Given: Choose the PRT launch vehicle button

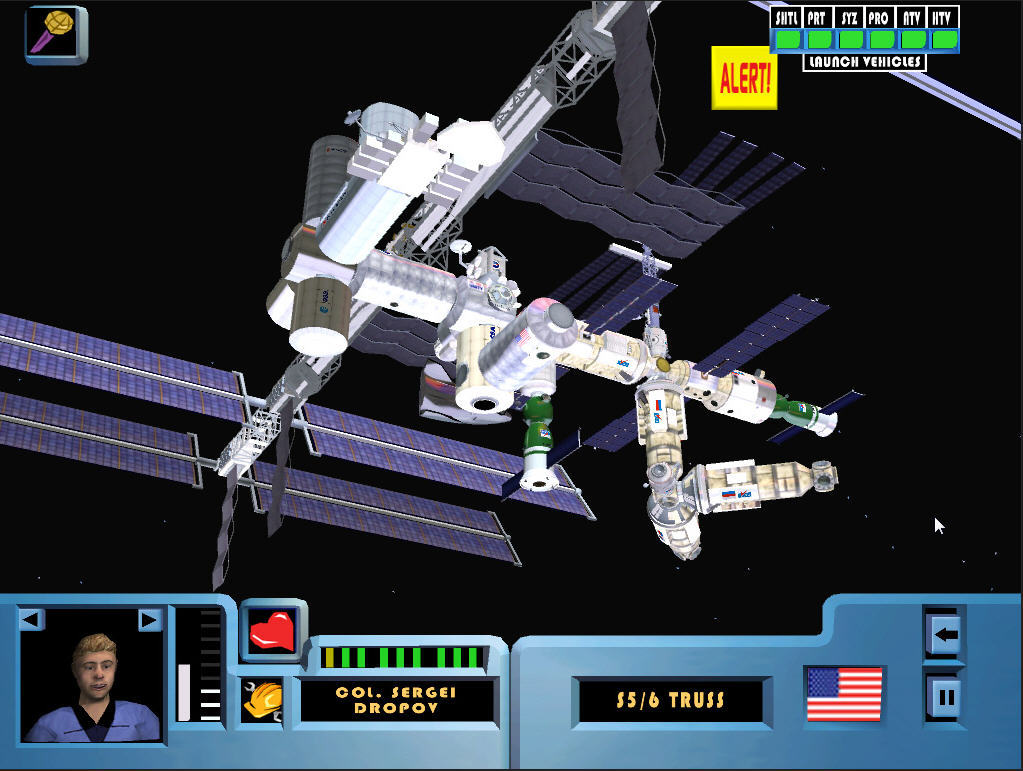Looking at the screenshot, I should (x=819, y=39).
